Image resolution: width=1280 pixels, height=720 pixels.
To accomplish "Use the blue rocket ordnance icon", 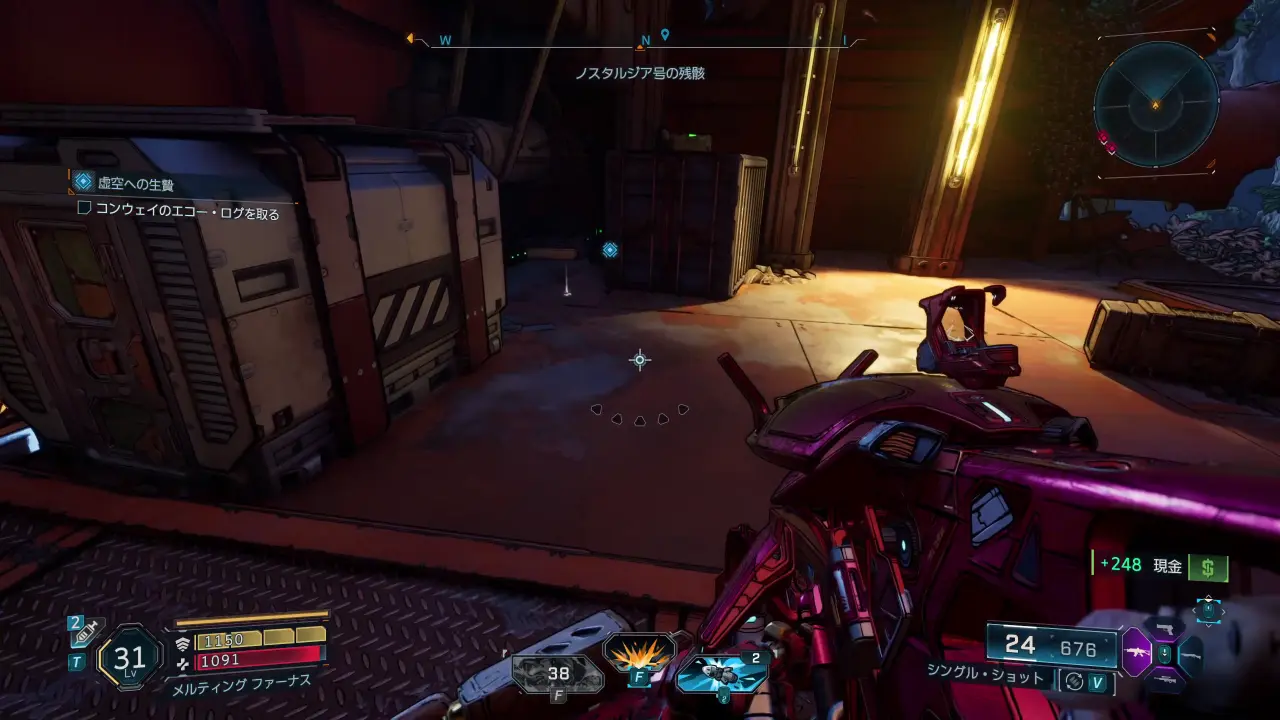I will [720, 672].
